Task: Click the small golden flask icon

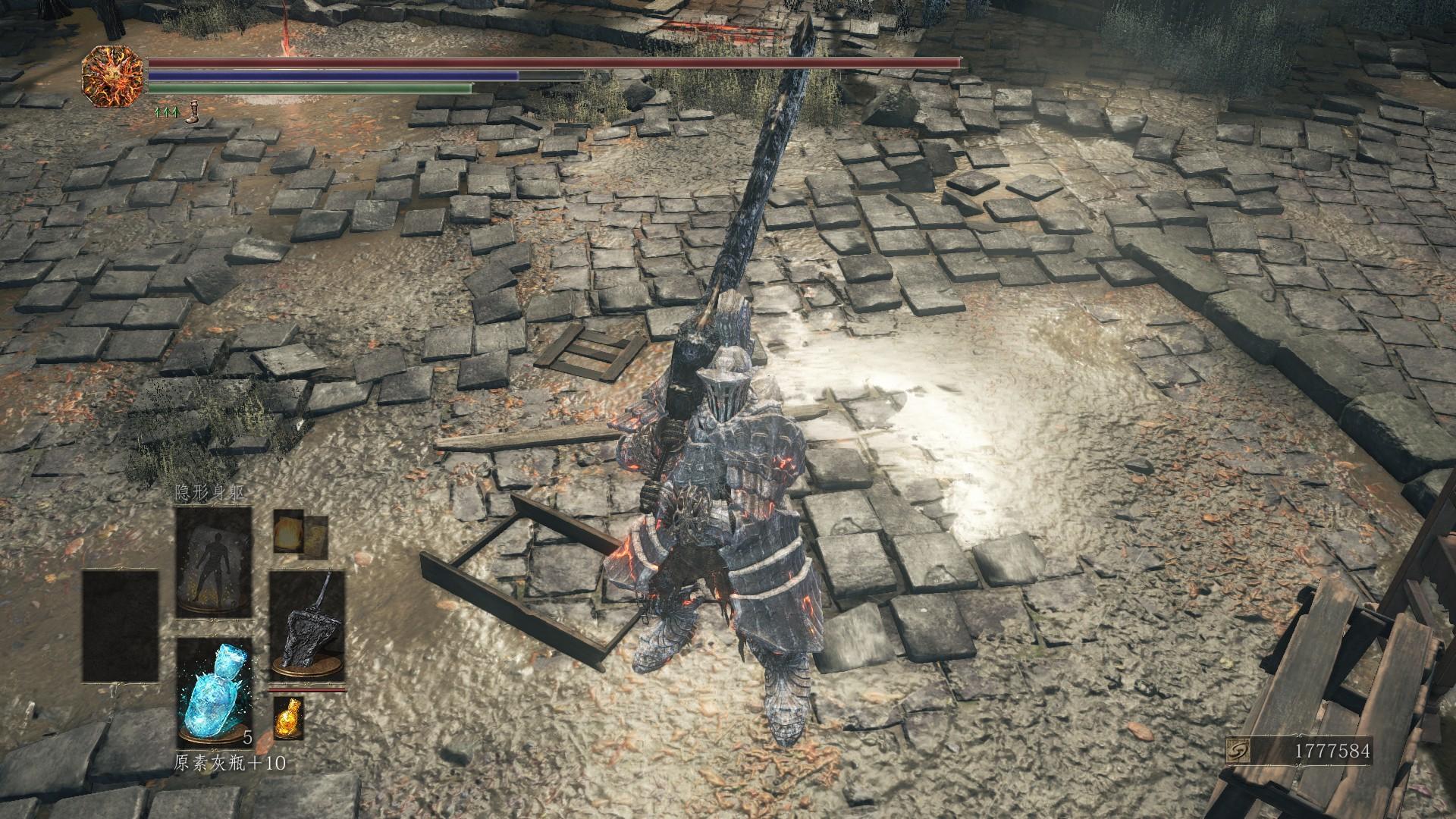Action: [x=287, y=716]
